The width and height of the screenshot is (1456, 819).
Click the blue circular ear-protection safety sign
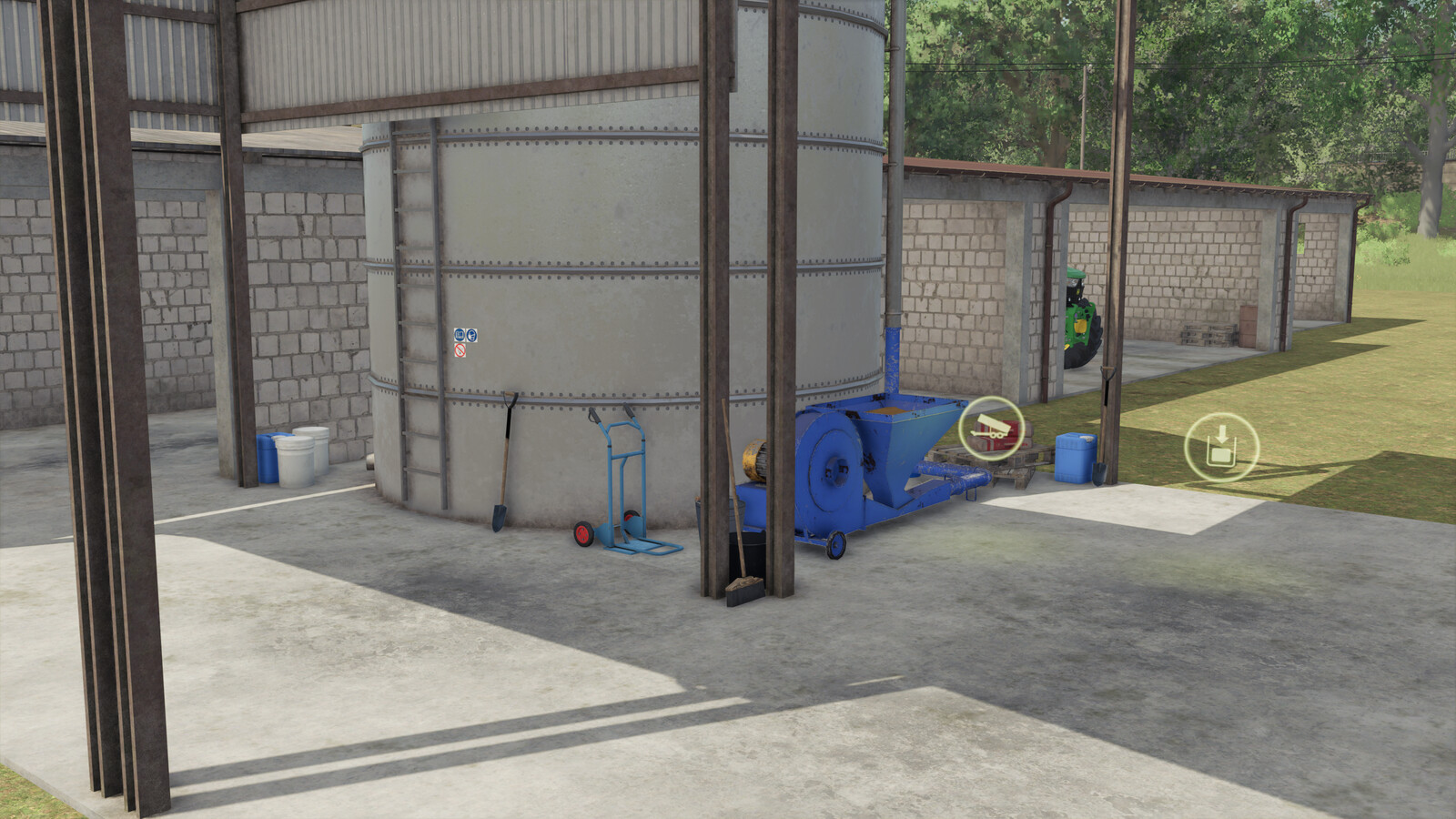point(460,335)
